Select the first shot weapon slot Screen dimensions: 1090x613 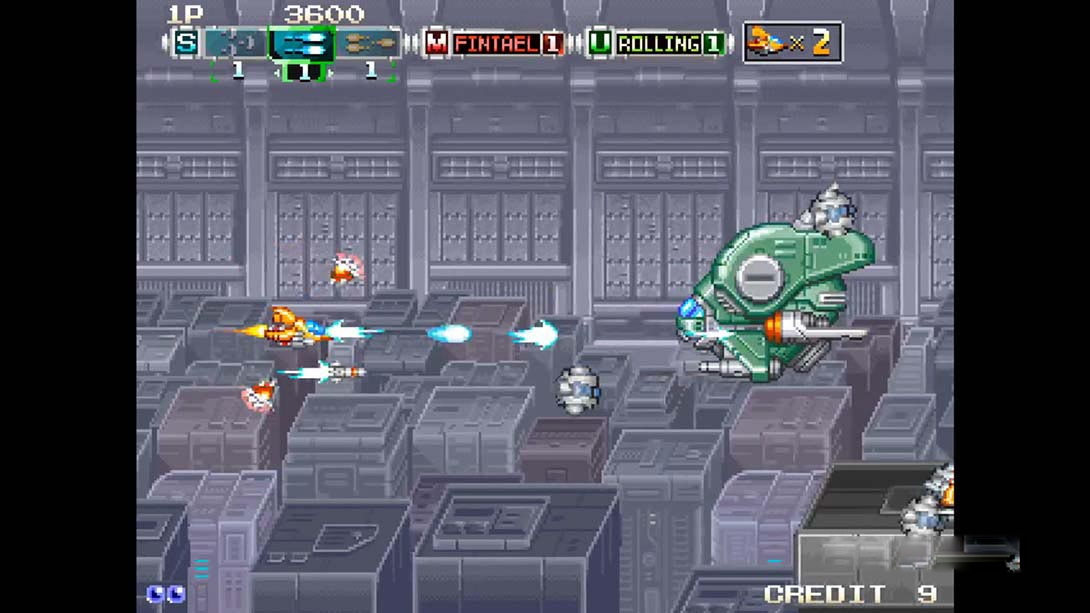tap(236, 44)
